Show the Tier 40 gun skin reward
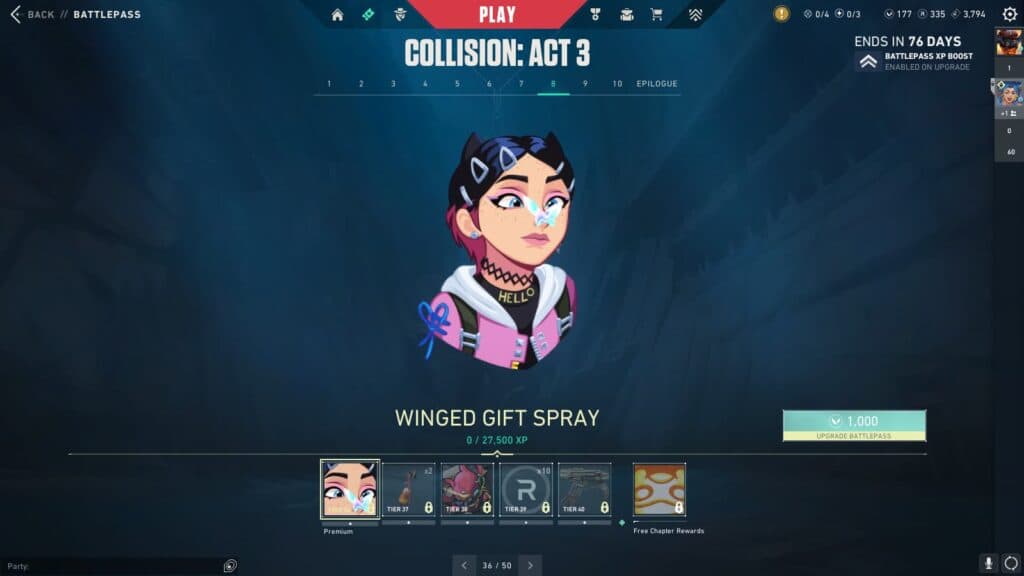The image size is (1024, 576). (x=584, y=489)
